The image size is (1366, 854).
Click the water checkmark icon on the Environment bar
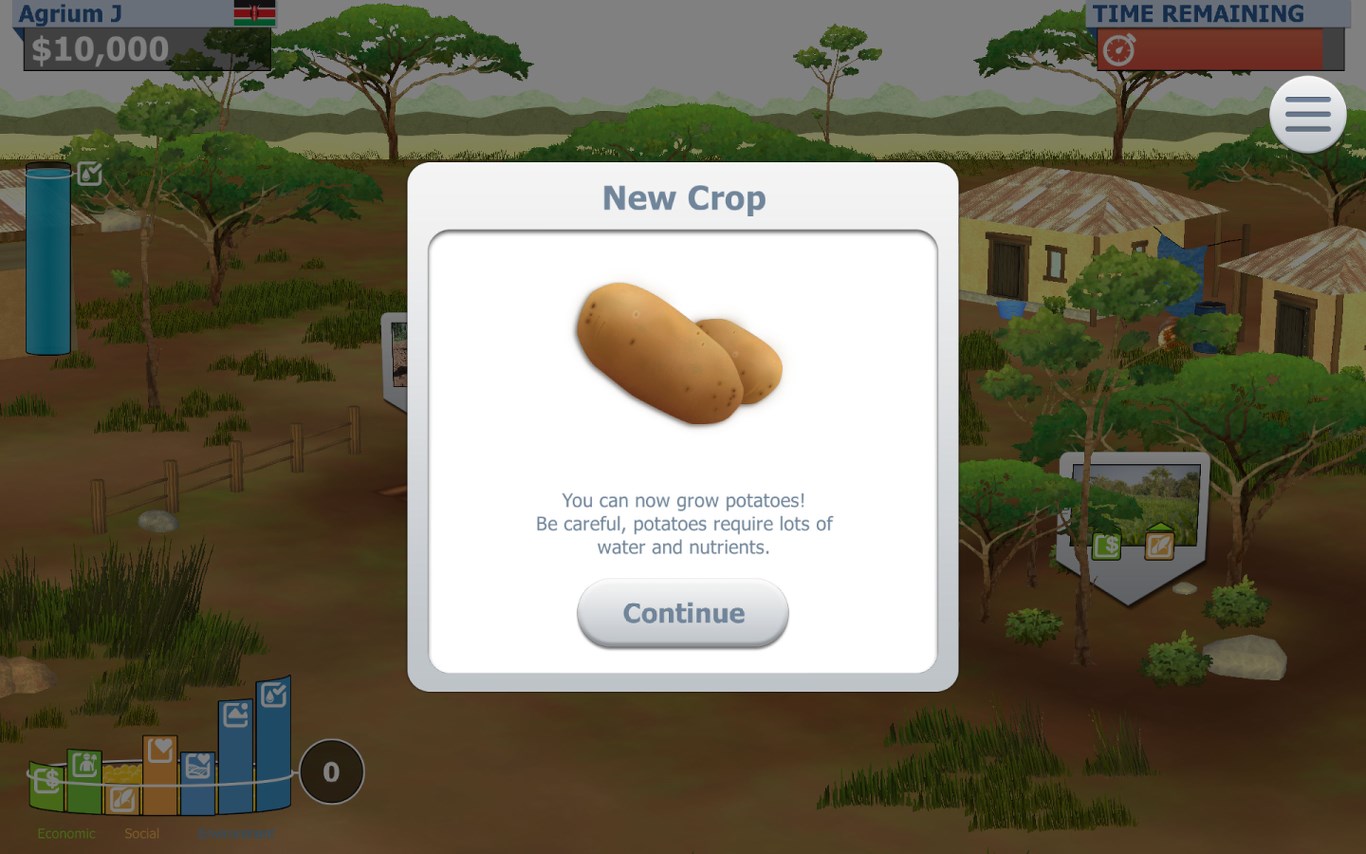pyautogui.click(x=274, y=692)
